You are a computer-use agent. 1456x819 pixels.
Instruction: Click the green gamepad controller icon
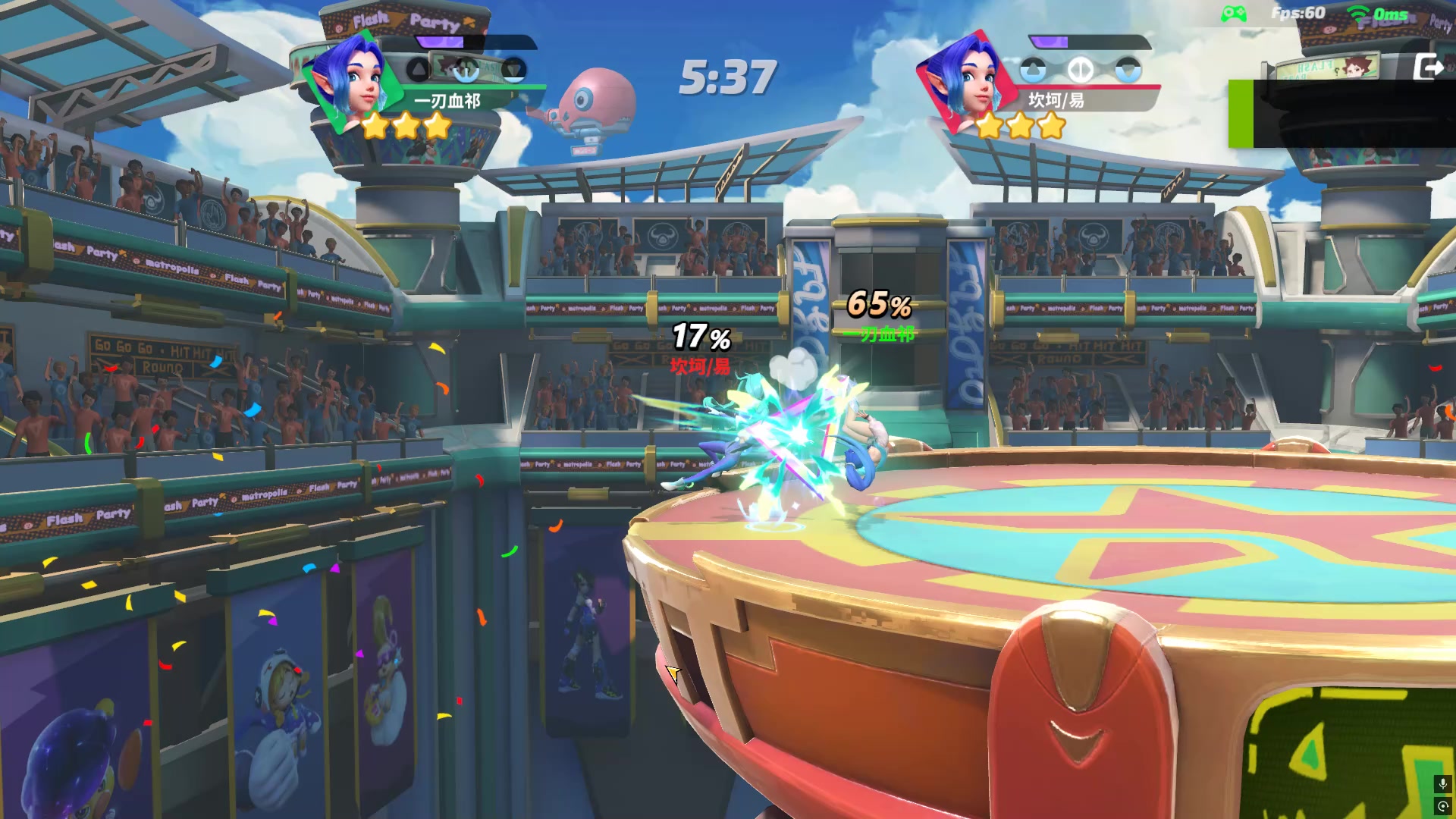[x=1234, y=14]
